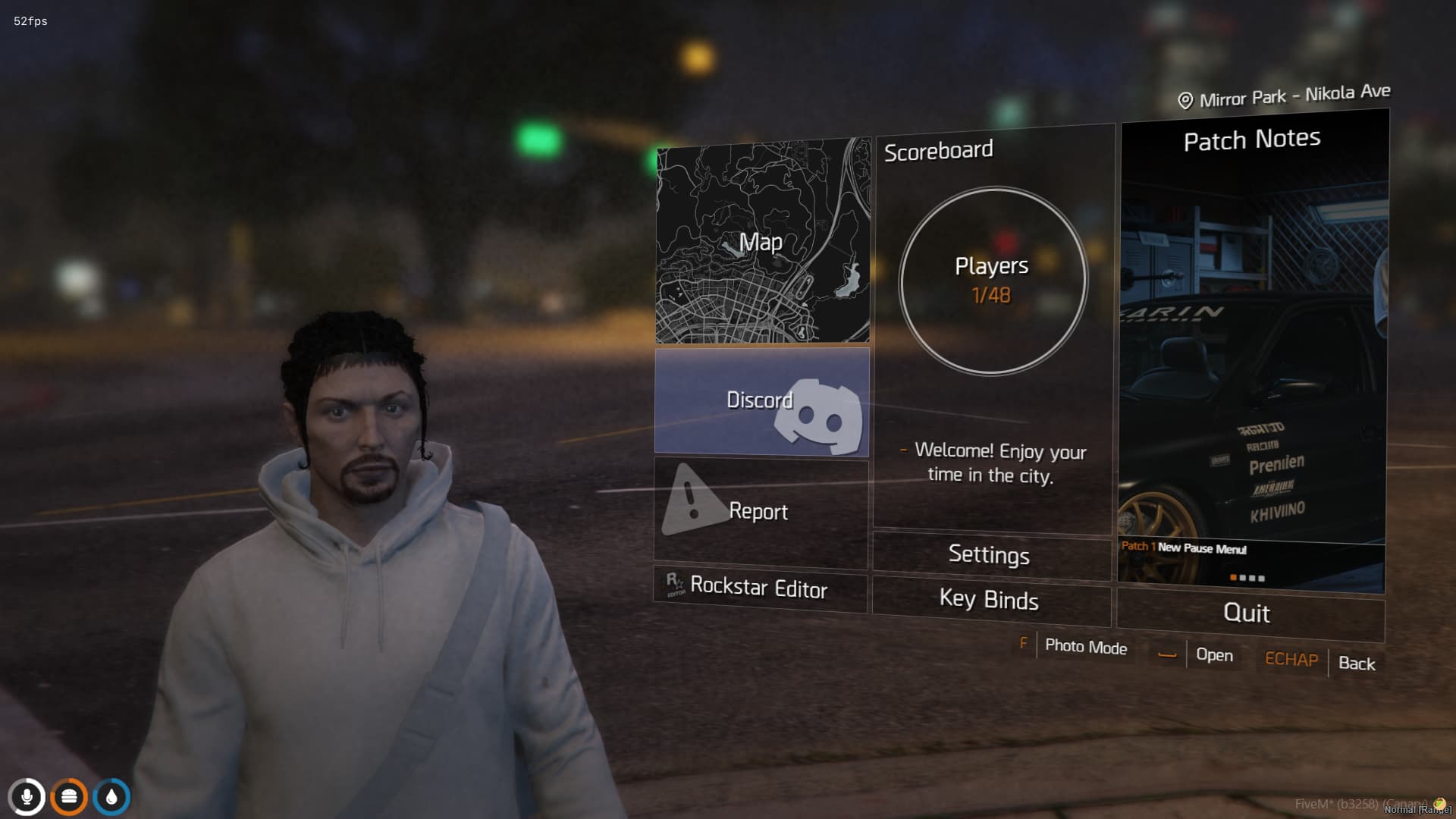
Task: Toggle the voice chat microphone indicator
Action: (29, 797)
